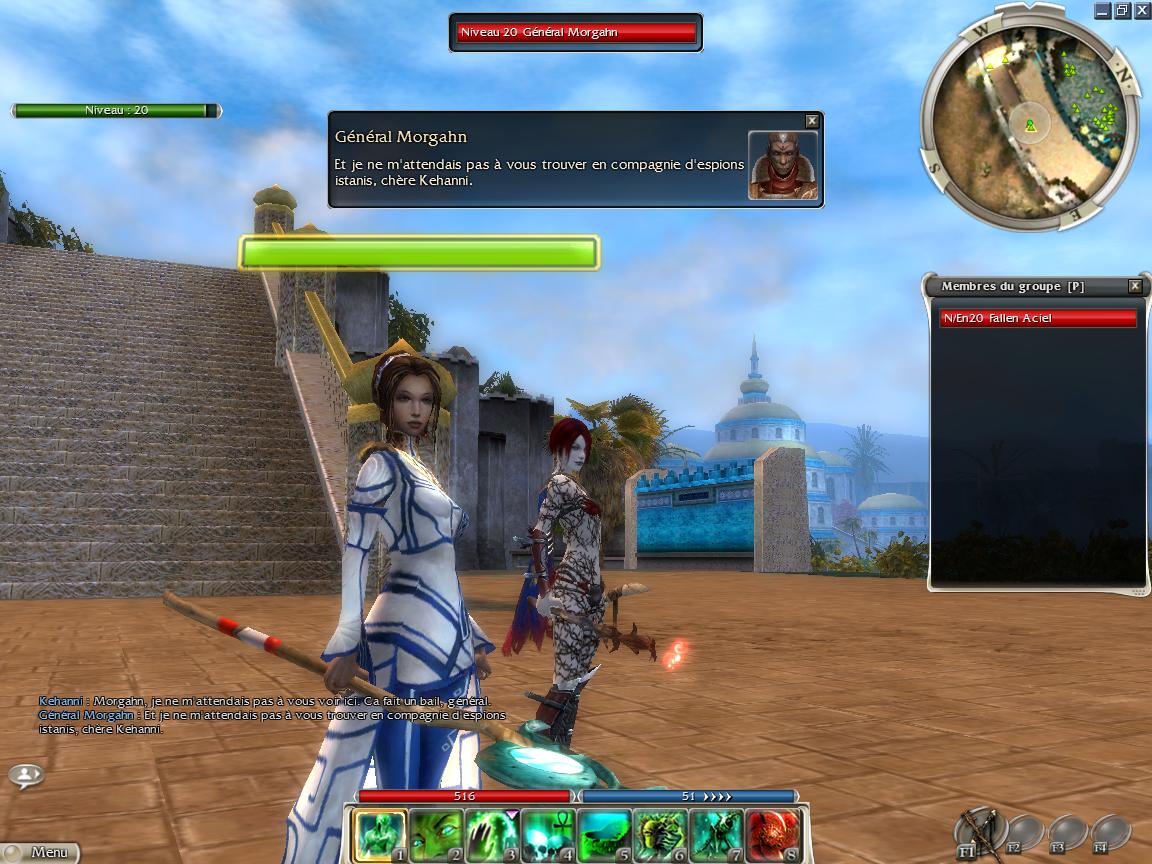The image size is (1152, 864).
Task: Activate the red skill in slot 8
Action: (772, 835)
